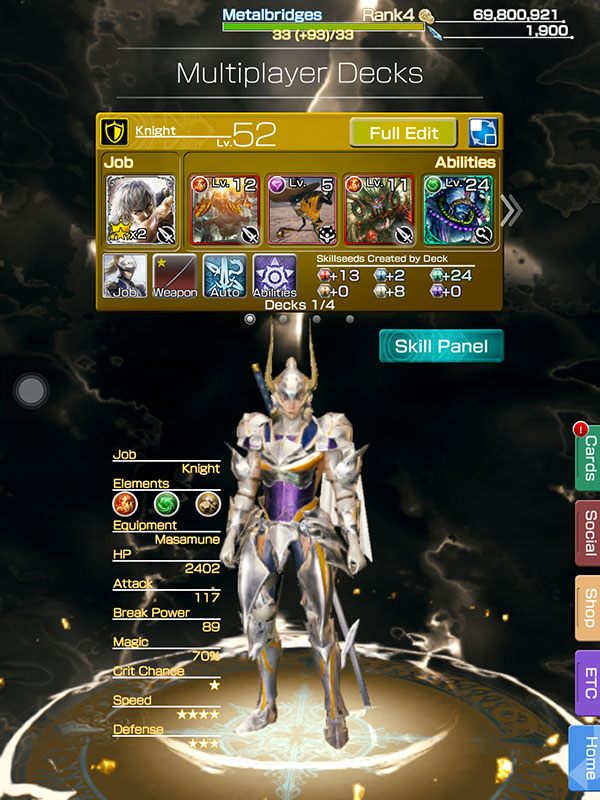Image resolution: width=600 pixels, height=800 pixels.
Task: Switch to the Cards tab
Action: click(x=588, y=458)
